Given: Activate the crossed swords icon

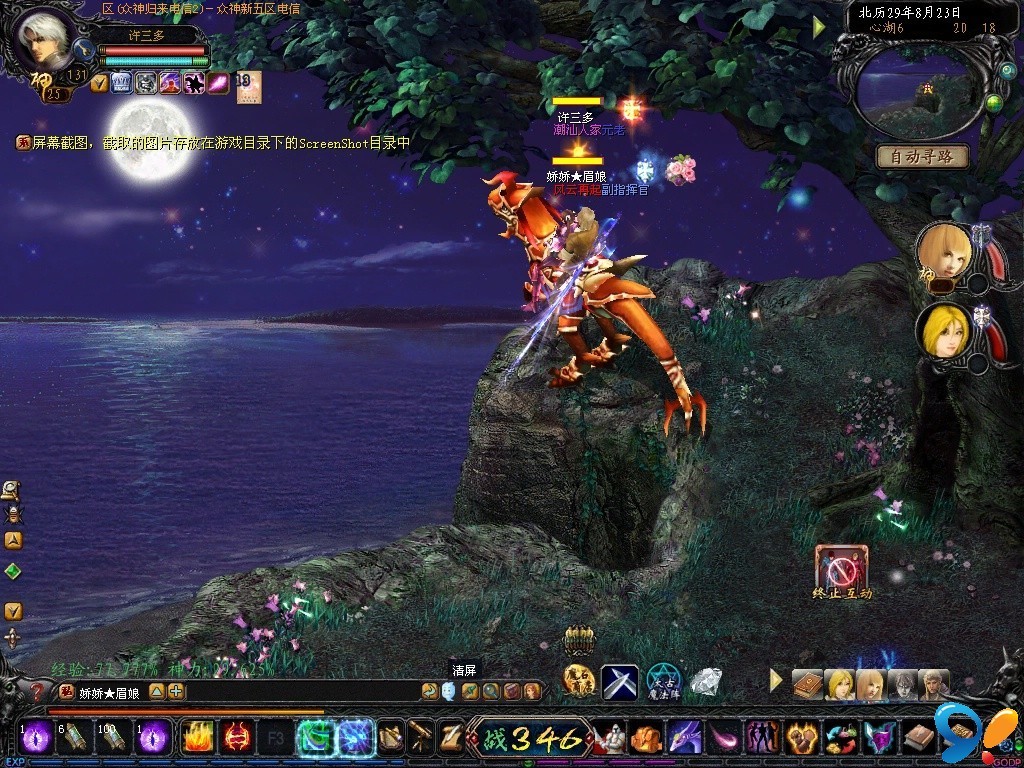Looking at the screenshot, I should [x=619, y=682].
